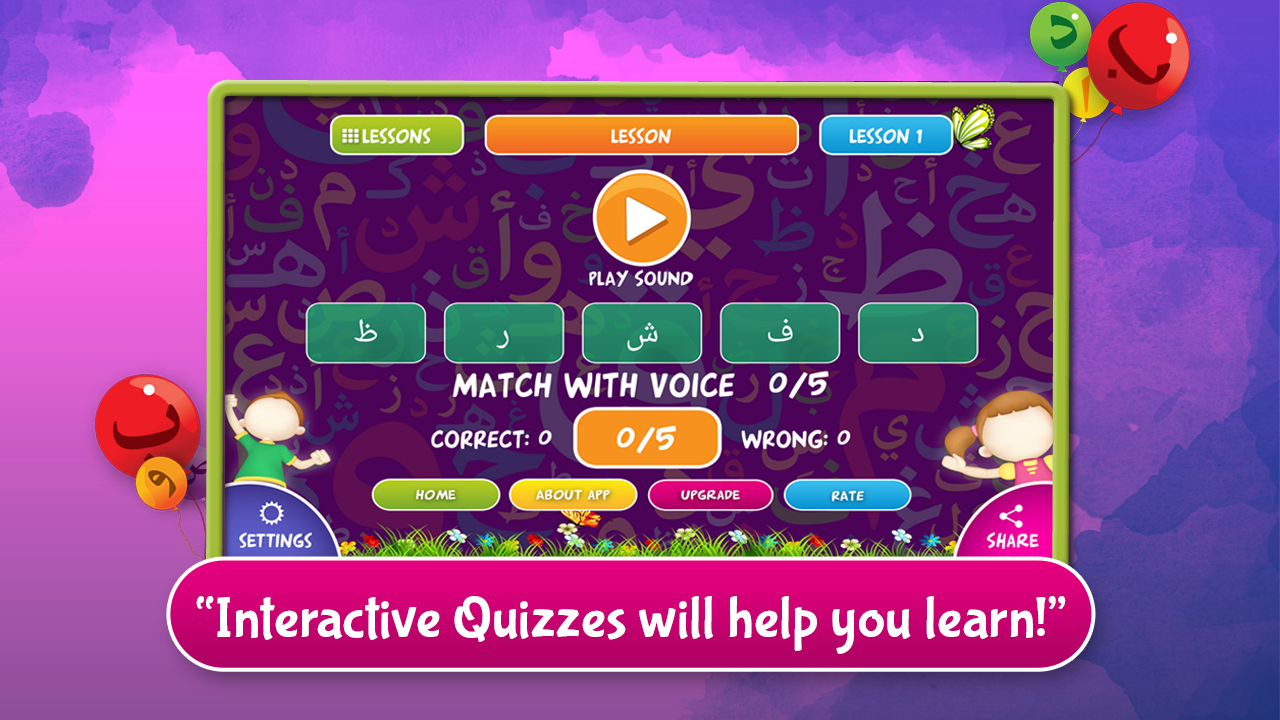
Task: Switch to Lesson 1
Action: (885, 134)
